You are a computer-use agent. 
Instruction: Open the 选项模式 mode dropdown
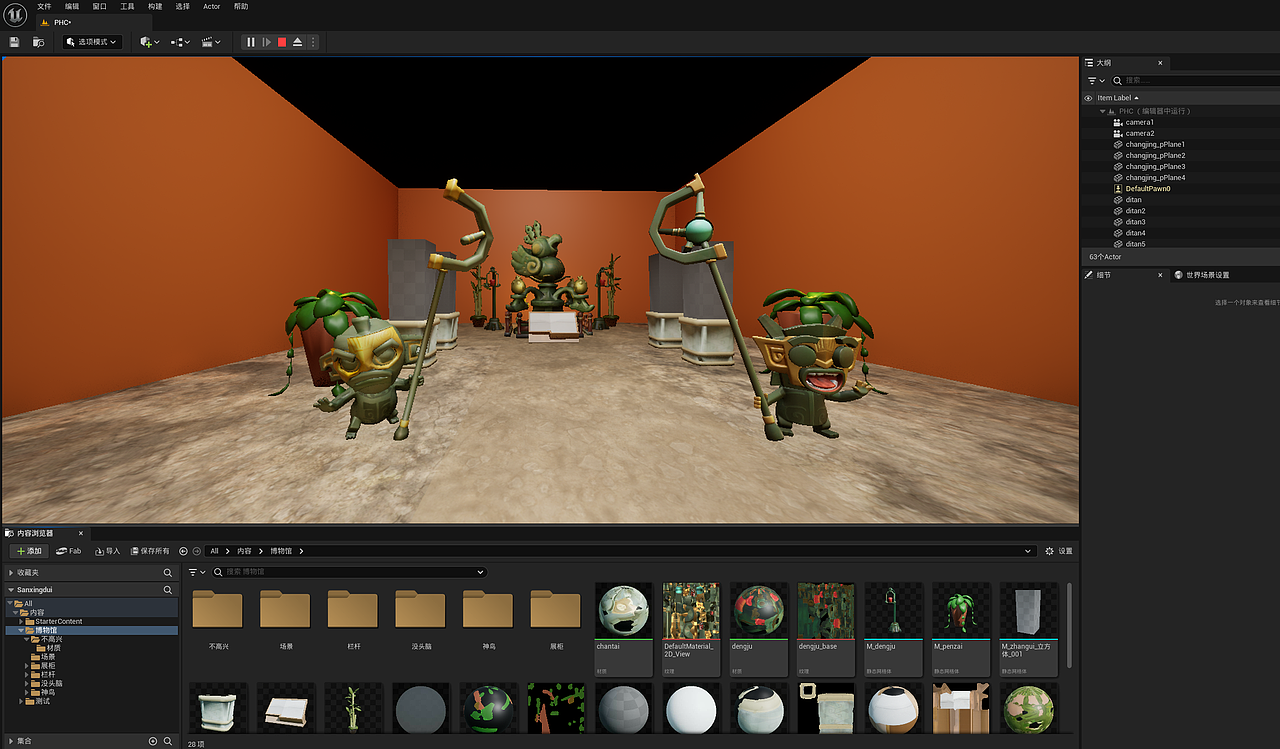91,42
